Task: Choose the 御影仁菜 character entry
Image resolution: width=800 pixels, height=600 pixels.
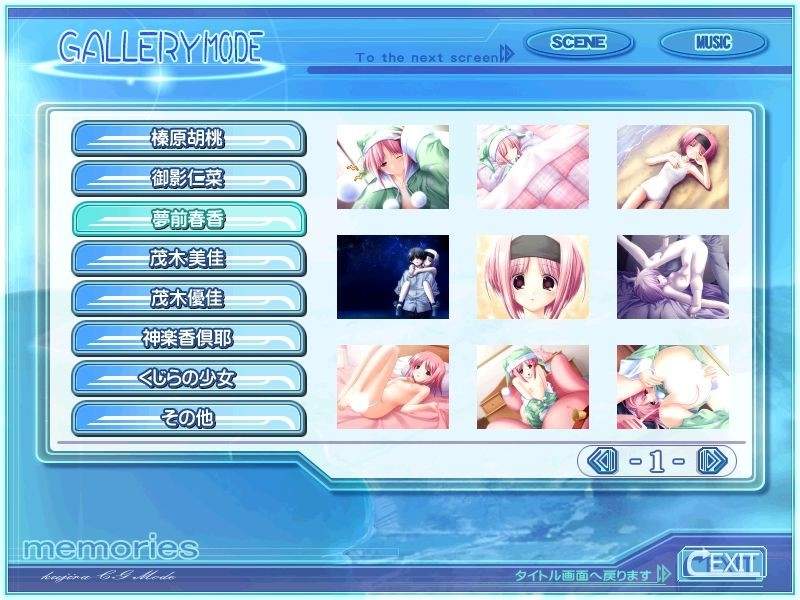Action: [188, 178]
